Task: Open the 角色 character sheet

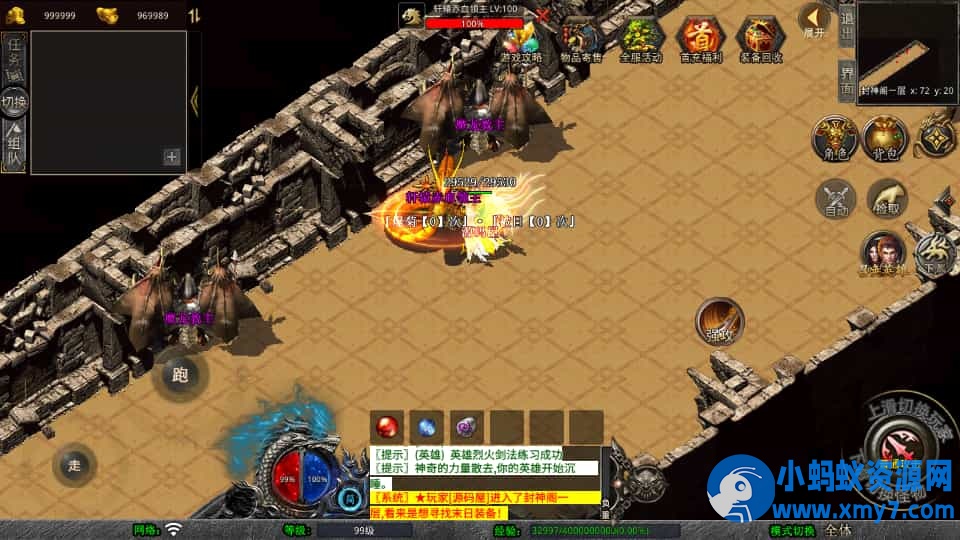Action: (832, 141)
